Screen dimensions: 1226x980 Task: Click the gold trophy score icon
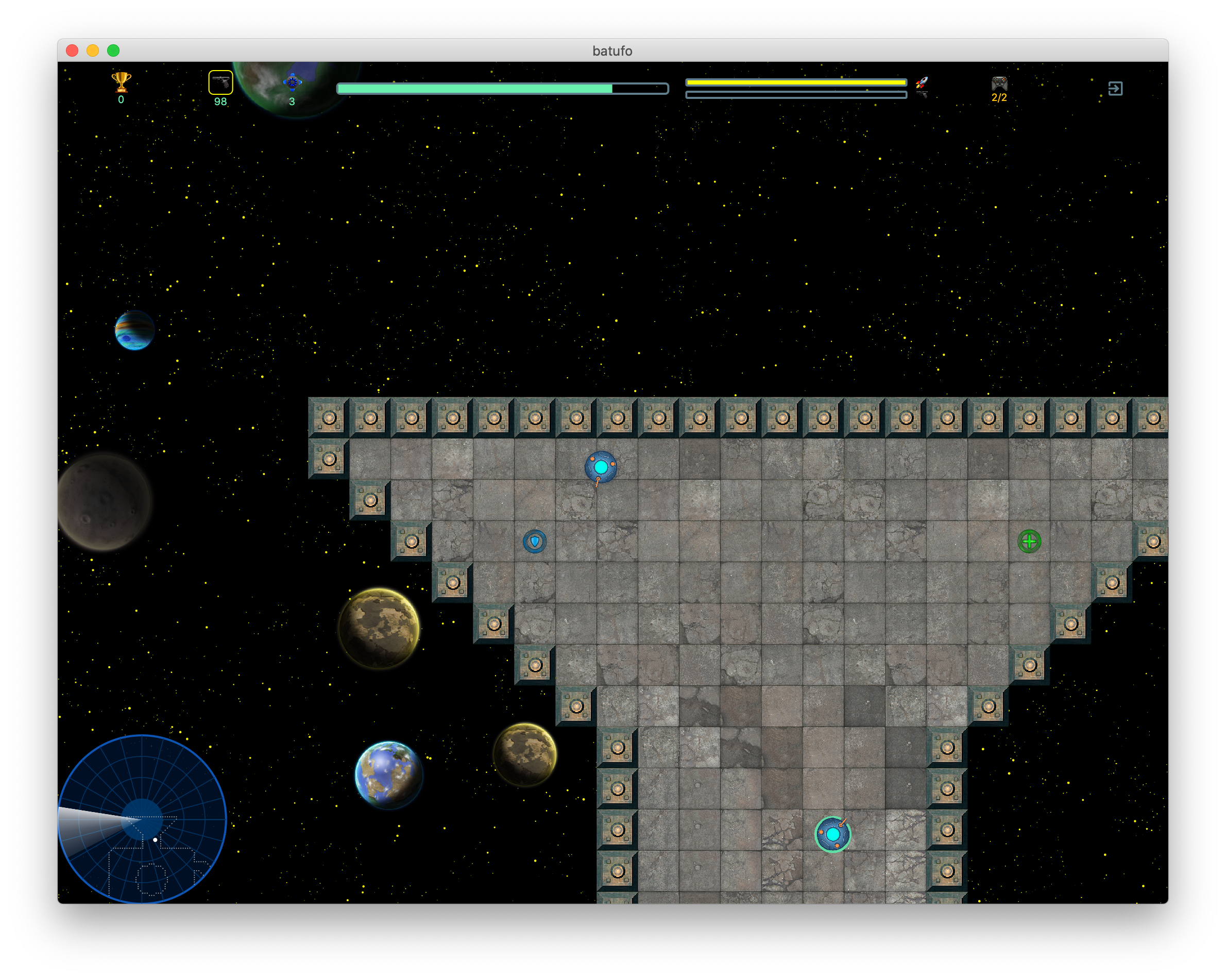tap(121, 82)
